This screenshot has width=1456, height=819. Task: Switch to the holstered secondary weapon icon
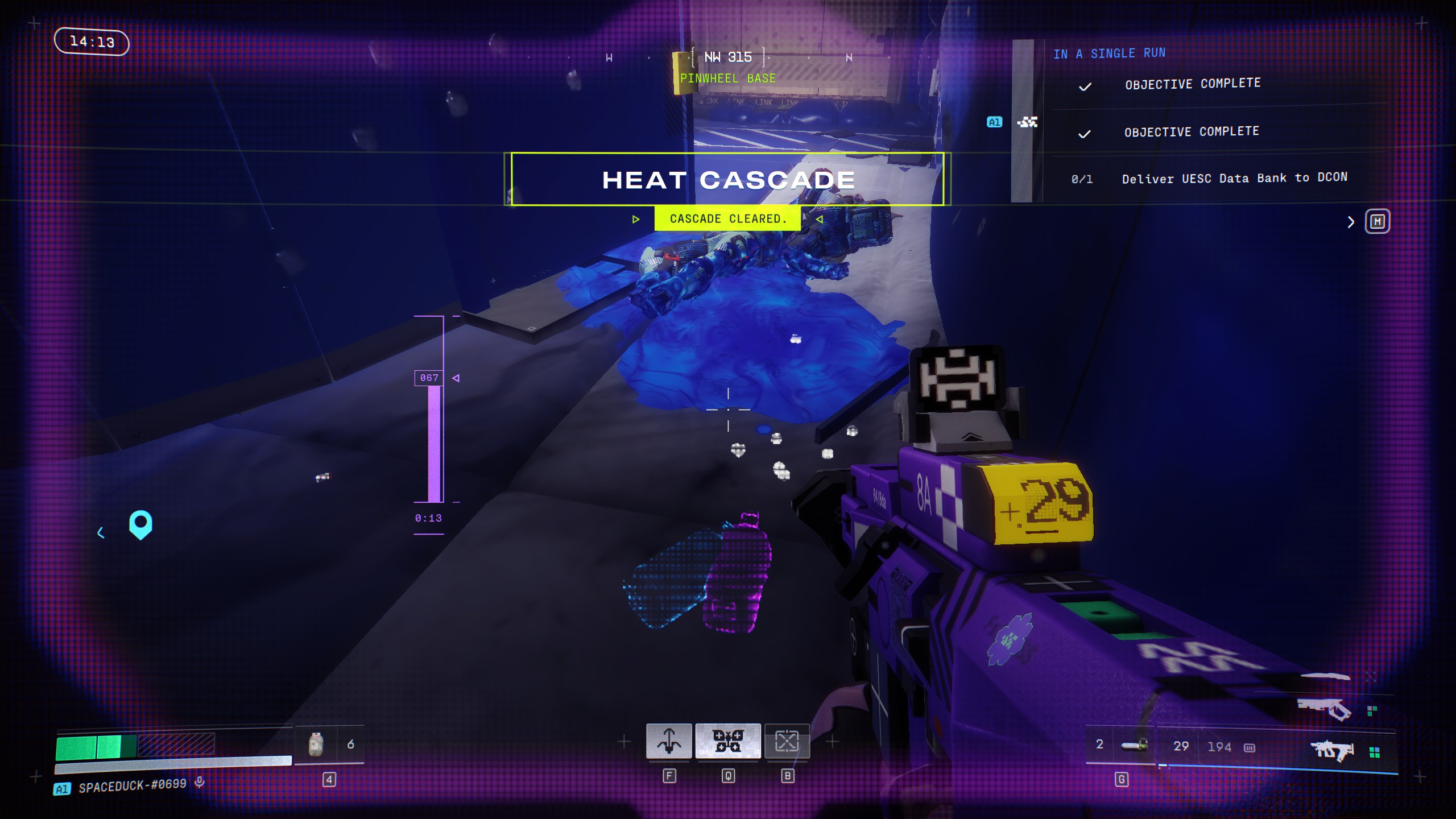click(1324, 709)
